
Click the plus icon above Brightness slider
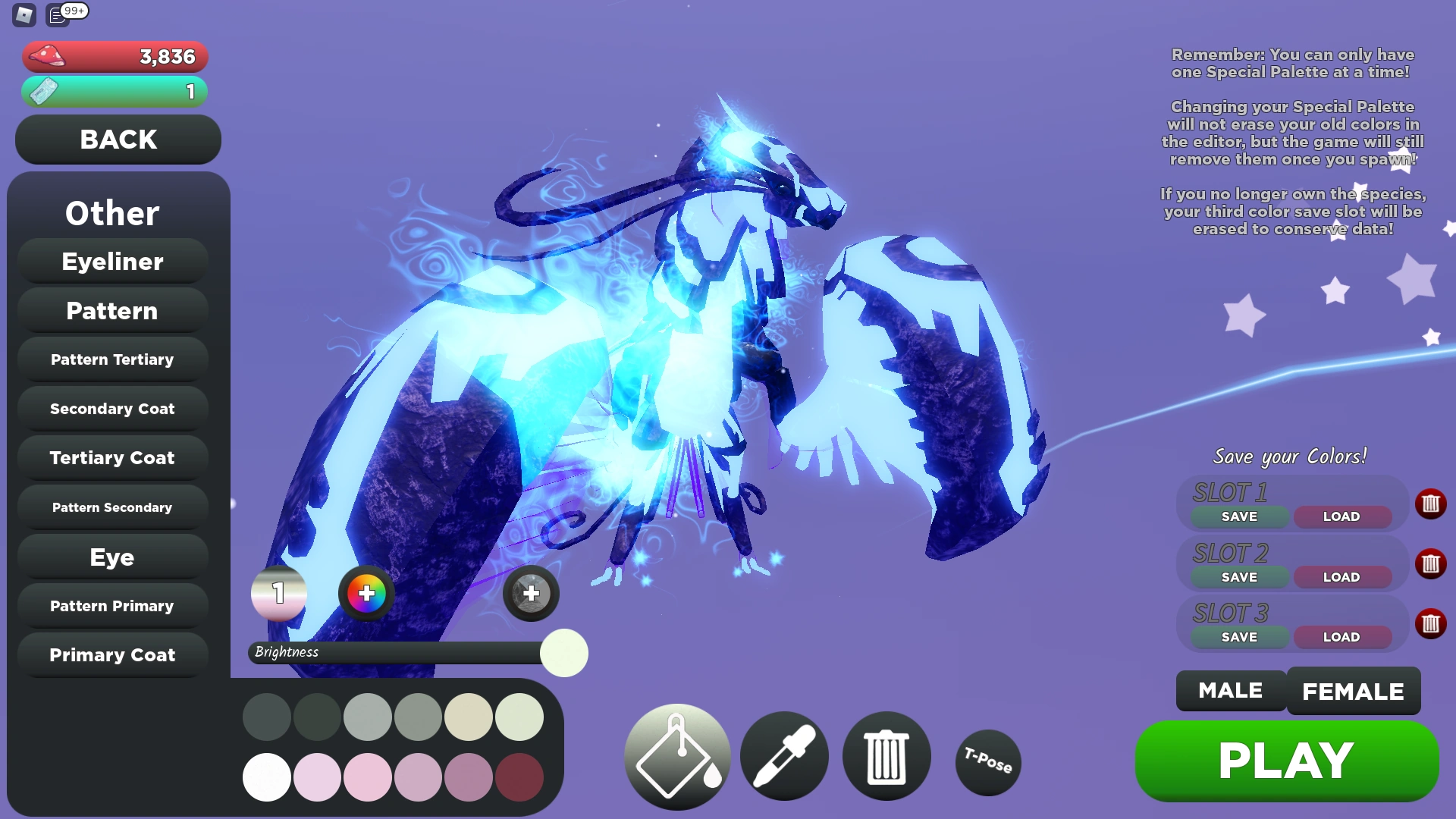pyautogui.click(x=531, y=594)
